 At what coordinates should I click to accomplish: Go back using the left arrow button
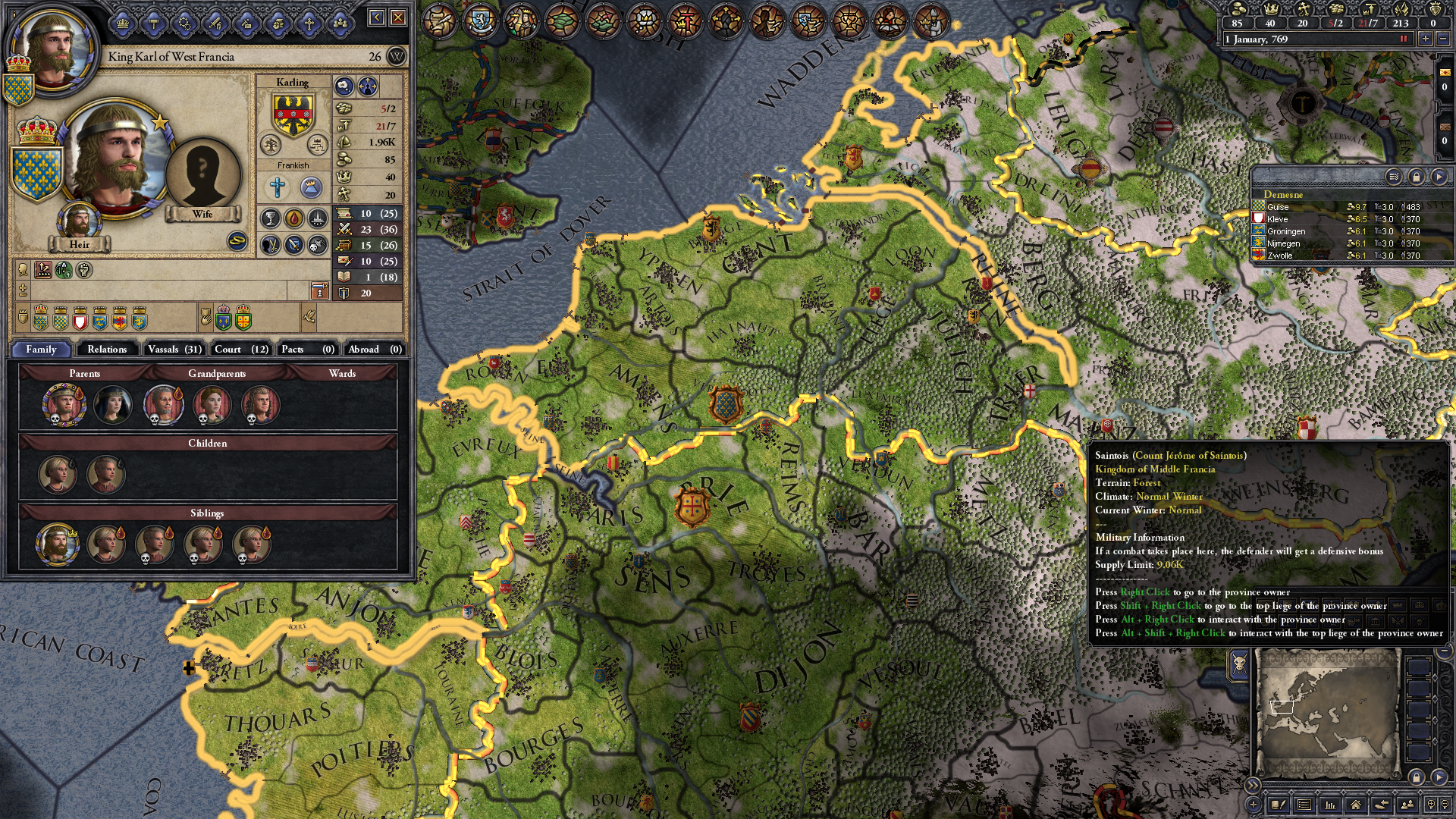pyautogui.click(x=377, y=17)
